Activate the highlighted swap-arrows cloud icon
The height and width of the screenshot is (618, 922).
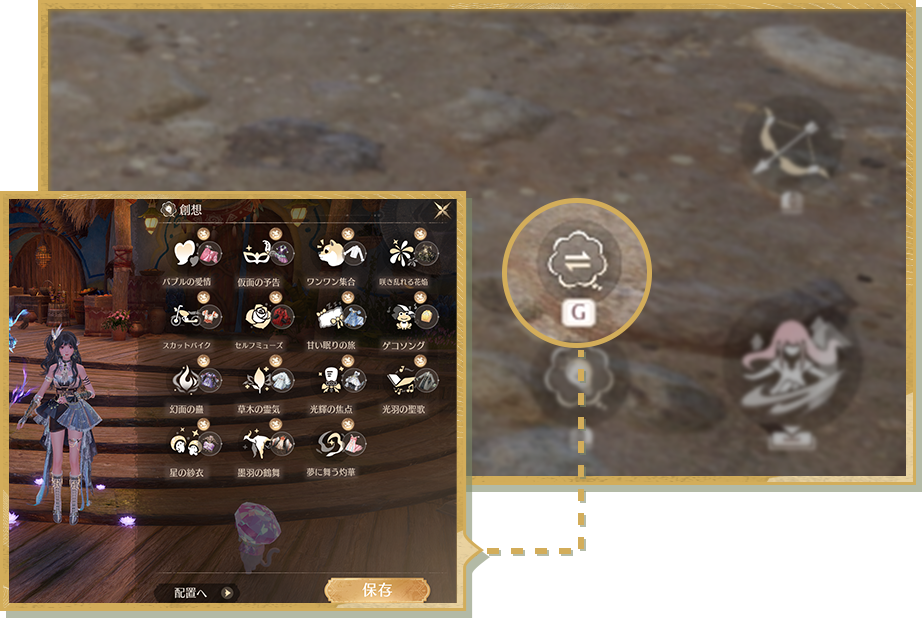point(577,262)
